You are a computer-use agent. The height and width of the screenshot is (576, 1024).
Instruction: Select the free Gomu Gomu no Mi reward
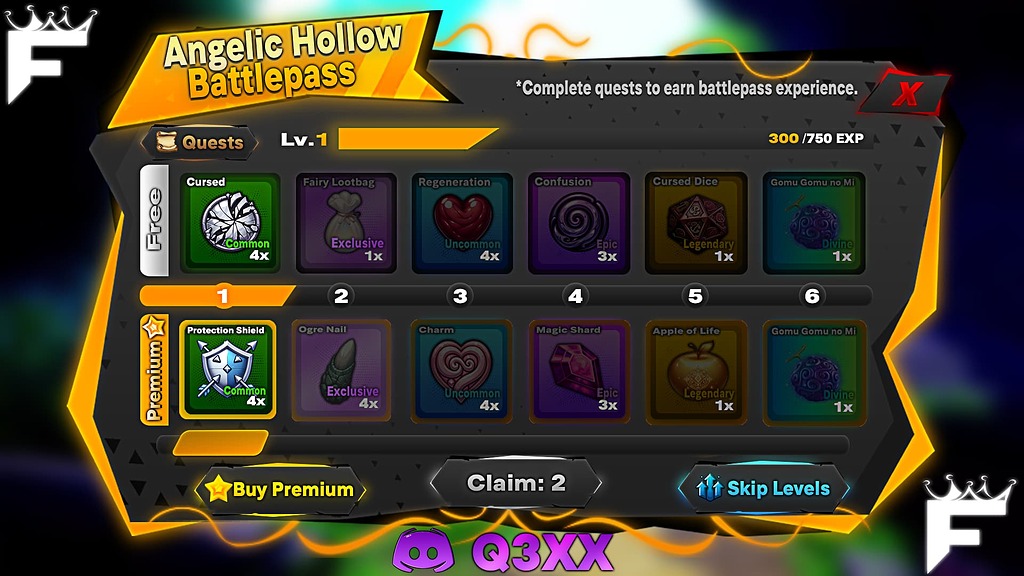click(x=813, y=222)
